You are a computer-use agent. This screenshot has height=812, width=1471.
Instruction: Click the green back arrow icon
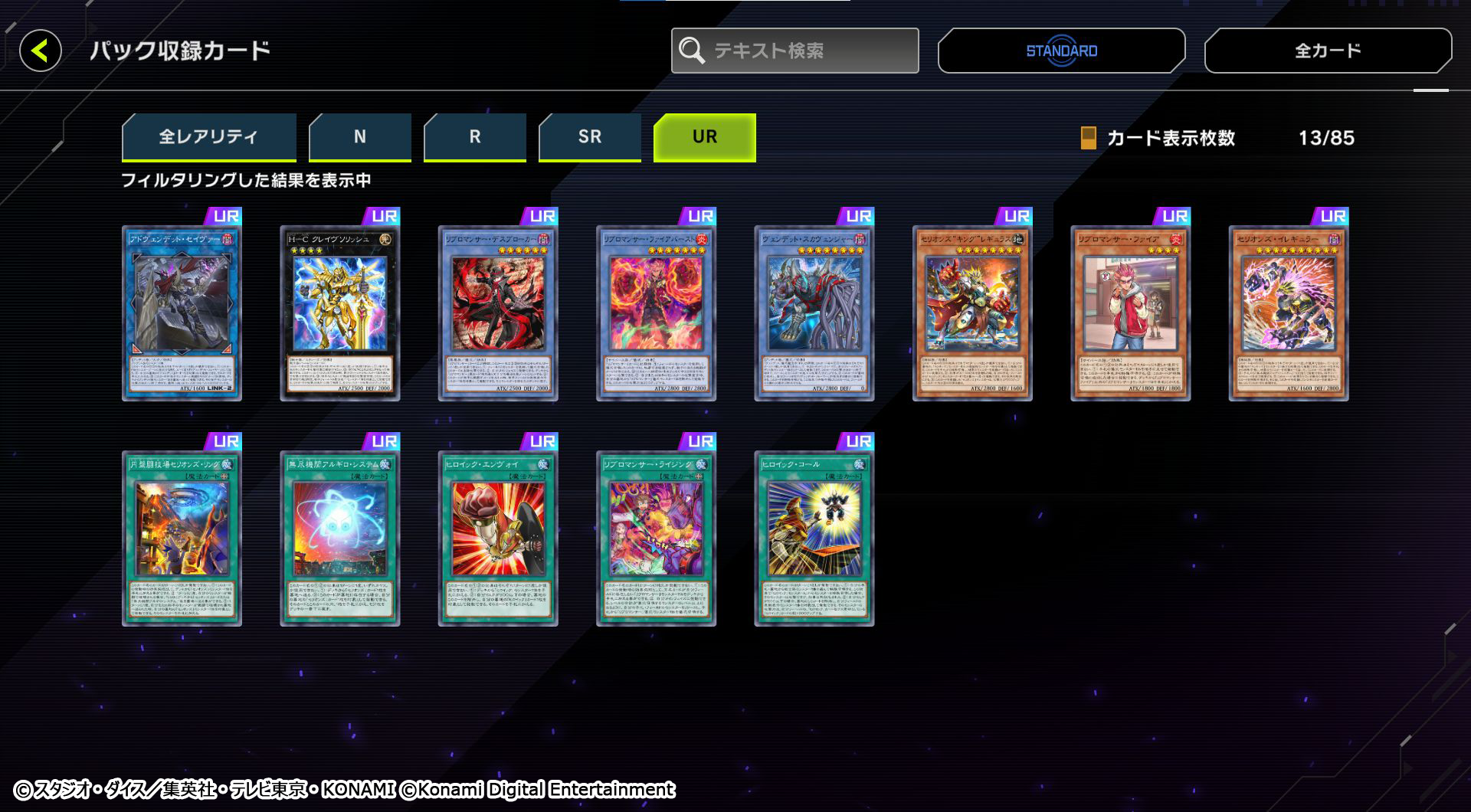coord(42,50)
